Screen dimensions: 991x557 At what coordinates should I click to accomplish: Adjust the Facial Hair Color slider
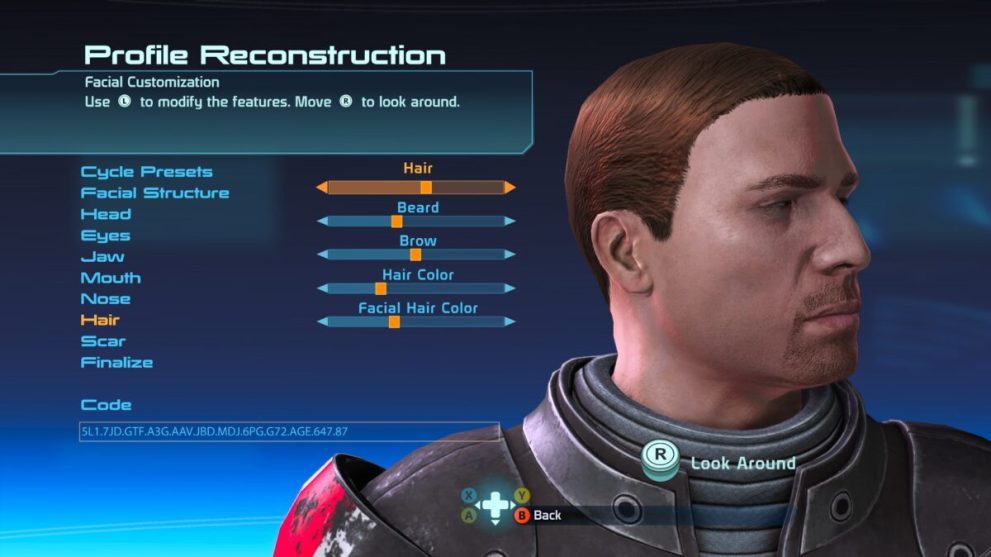(416, 322)
